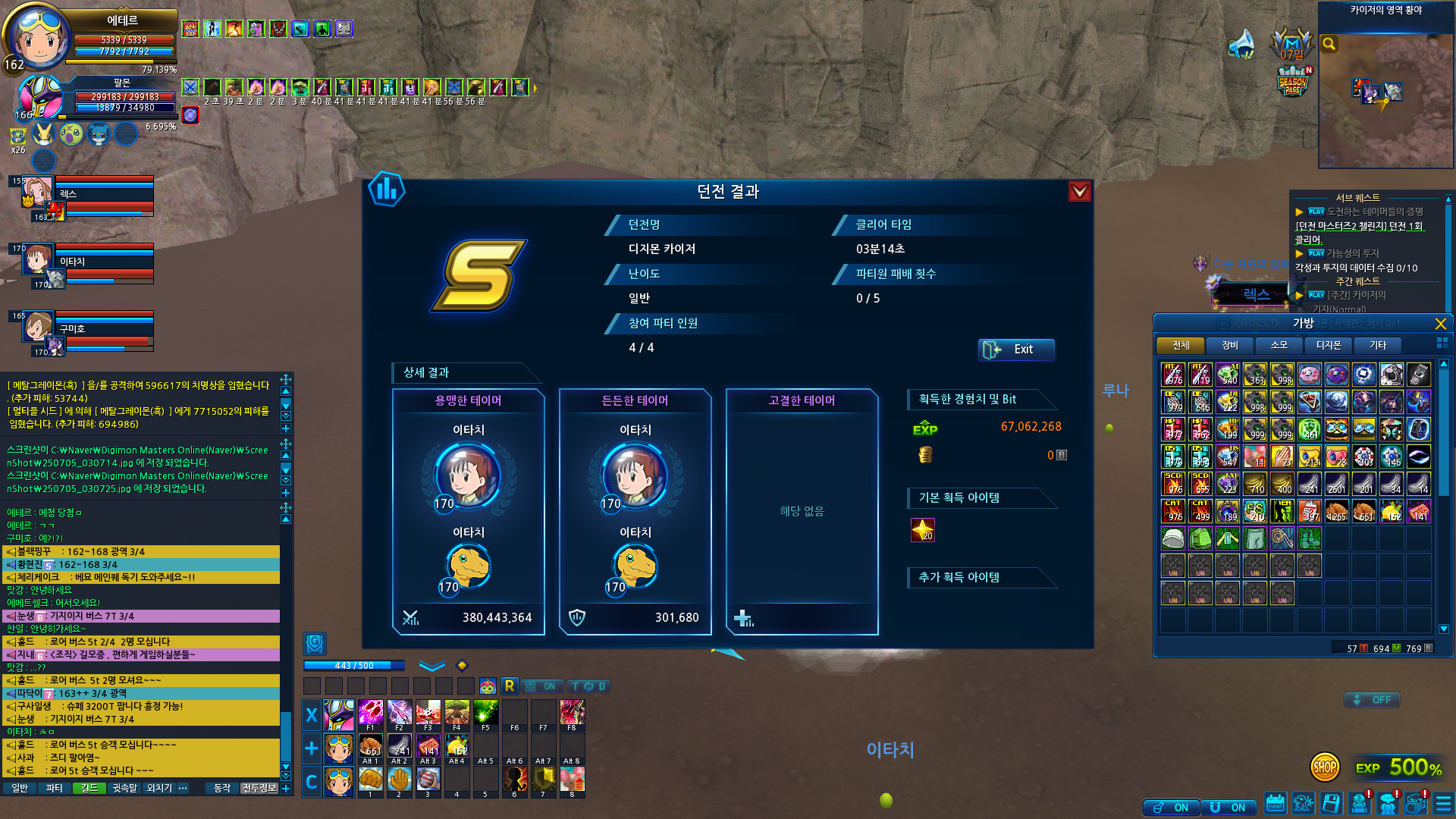Open the Season Pass icon

(1293, 82)
